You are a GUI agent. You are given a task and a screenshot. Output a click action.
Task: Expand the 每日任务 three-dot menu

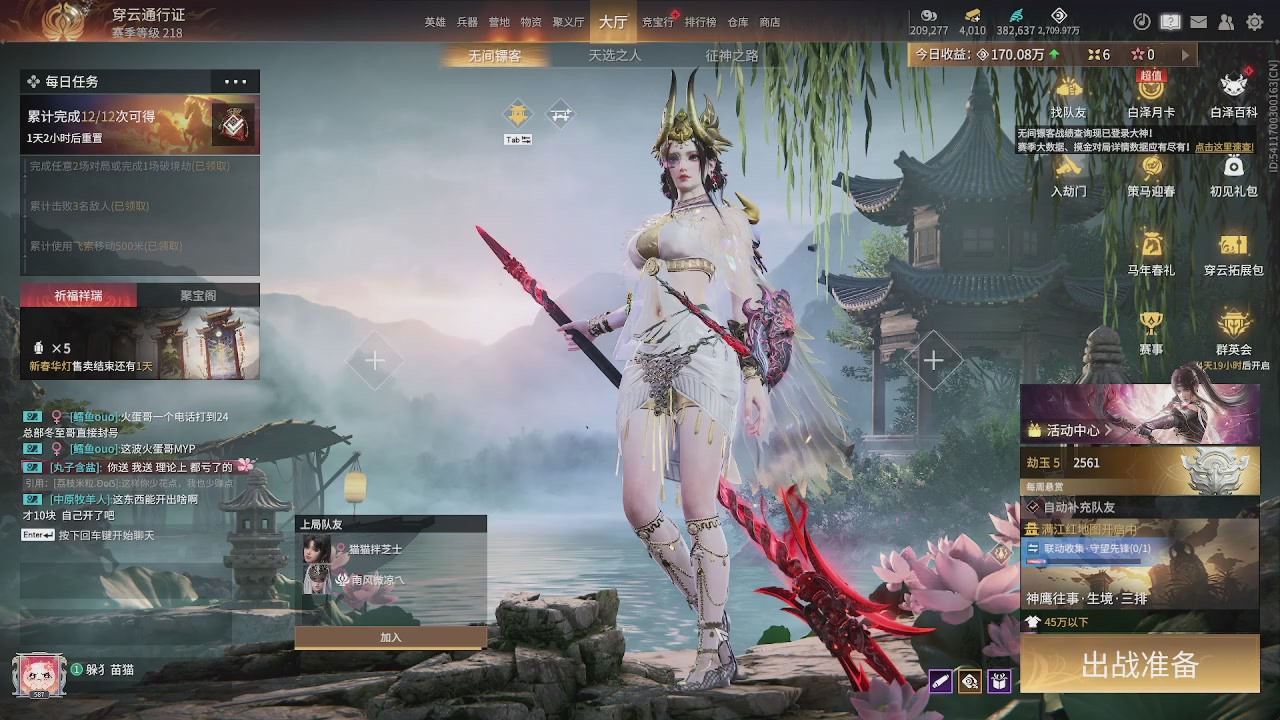235,82
